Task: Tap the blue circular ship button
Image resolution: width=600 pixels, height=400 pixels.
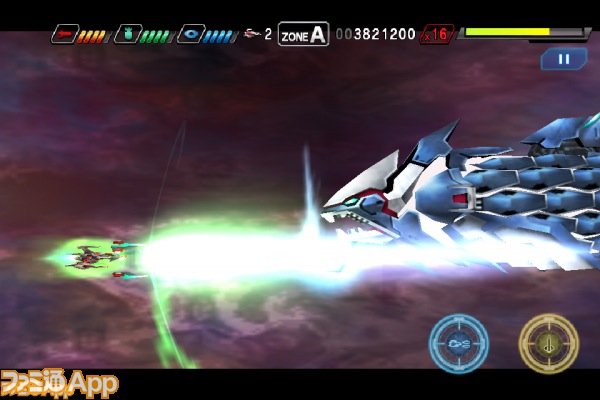Action: click(459, 343)
